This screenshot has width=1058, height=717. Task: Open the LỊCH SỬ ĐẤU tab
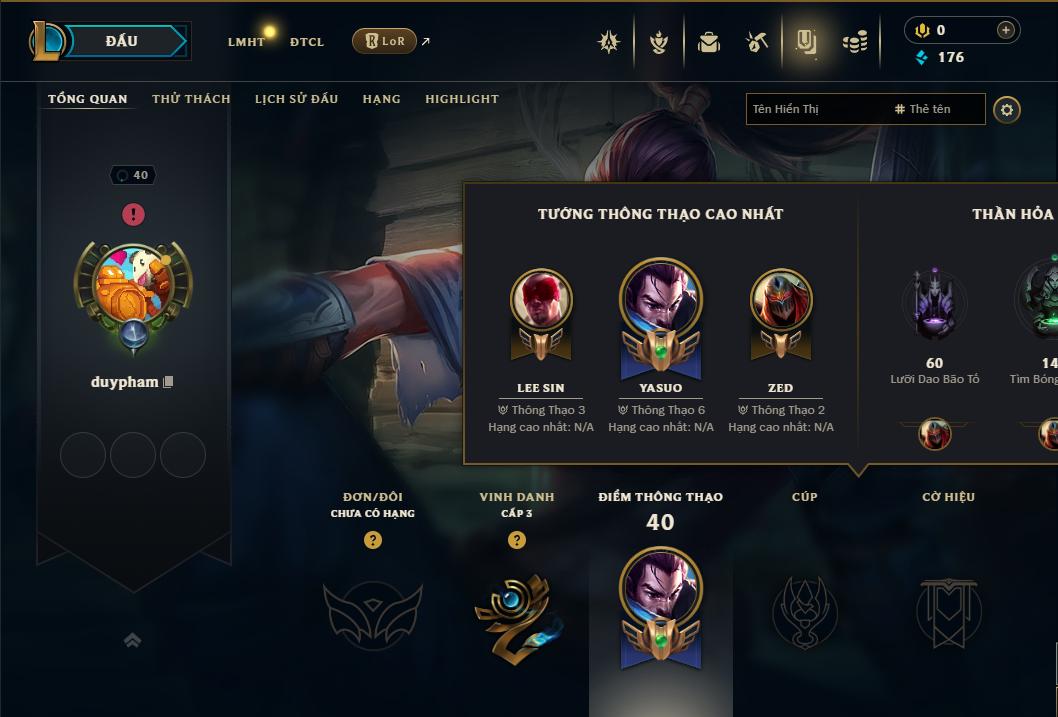tap(296, 99)
